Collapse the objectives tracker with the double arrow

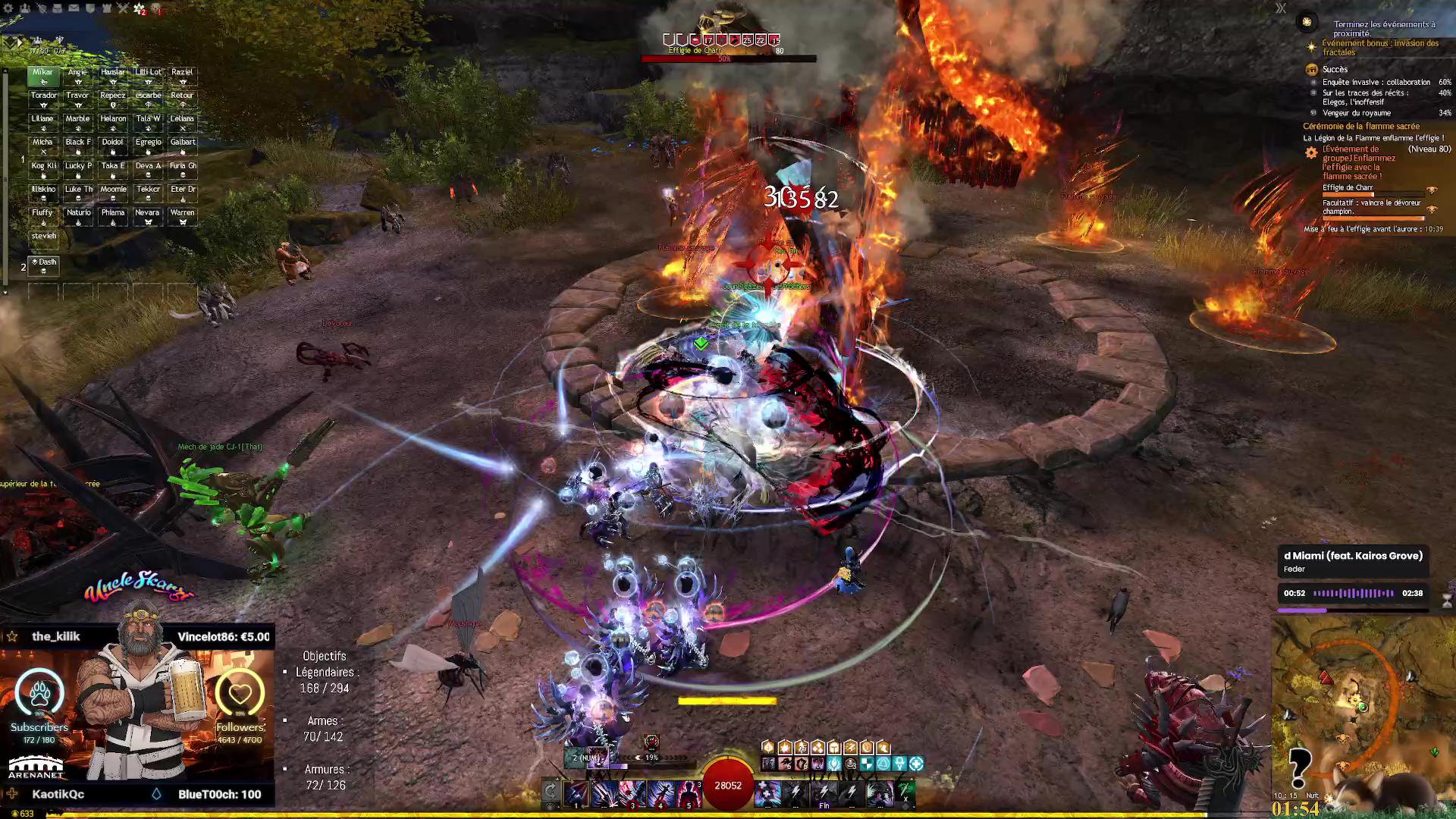tap(1281, 8)
